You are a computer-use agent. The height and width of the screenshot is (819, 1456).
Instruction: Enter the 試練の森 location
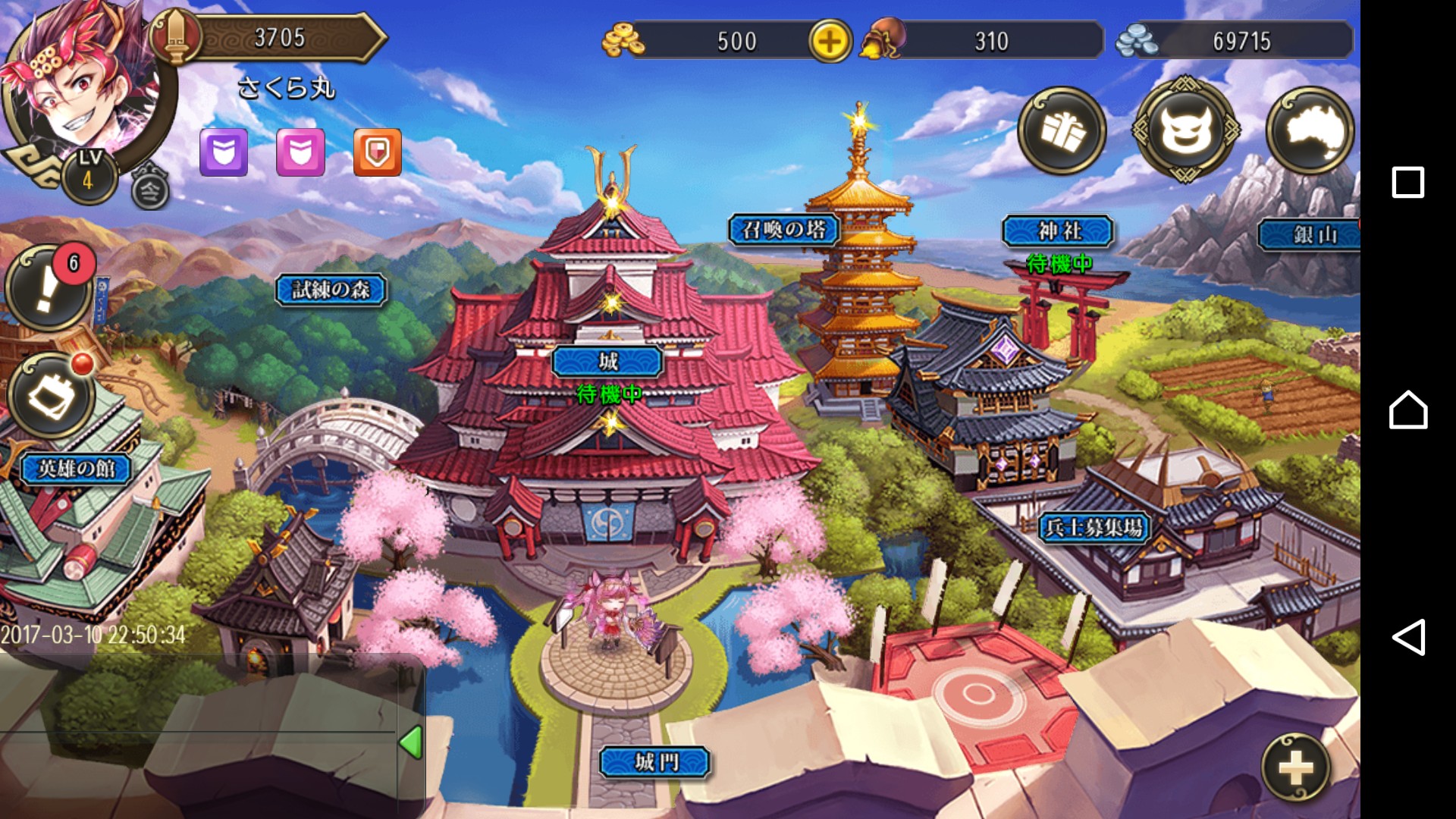(x=331, y=290)
